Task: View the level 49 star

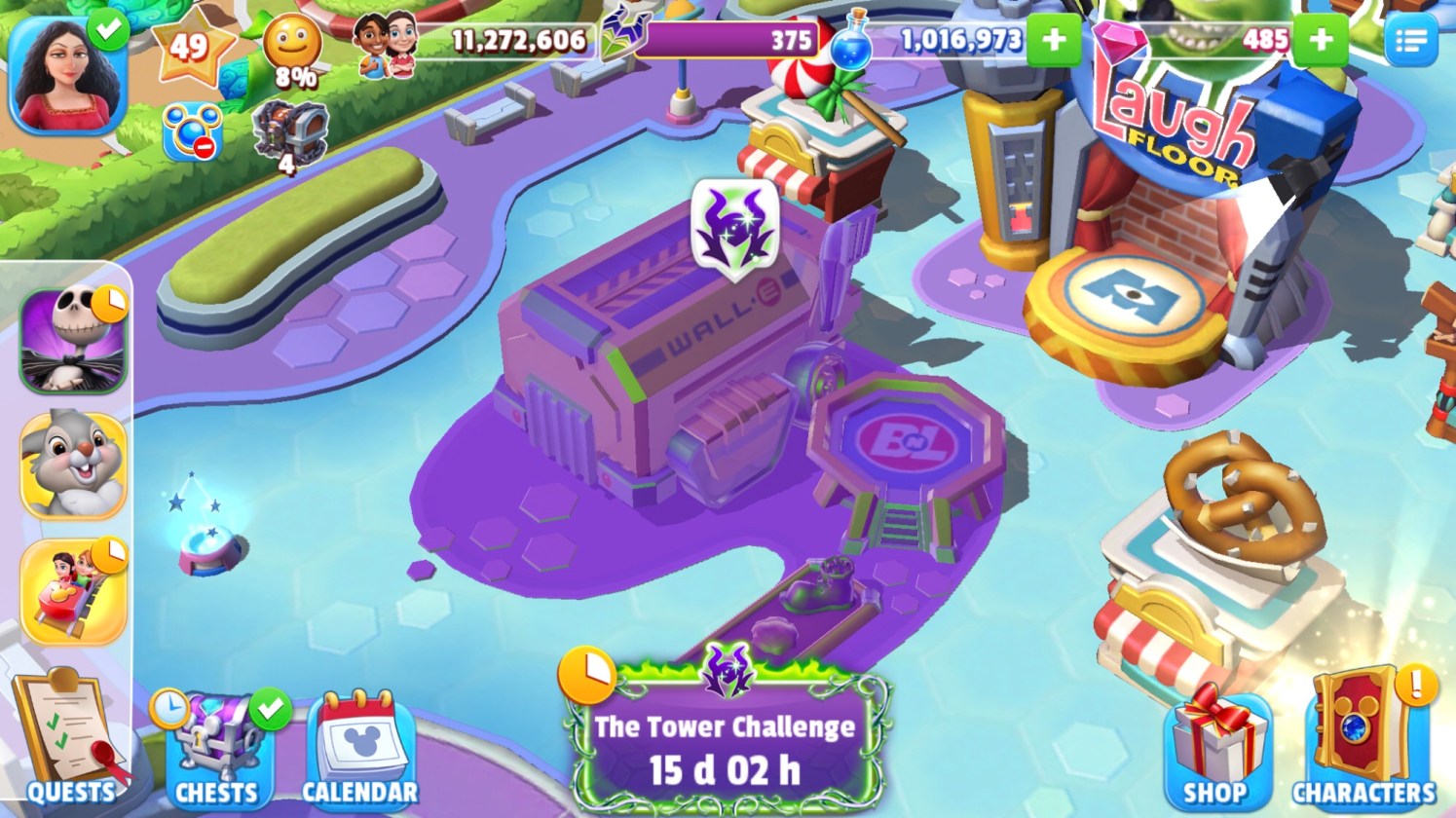Action: (x=191, y=46)
